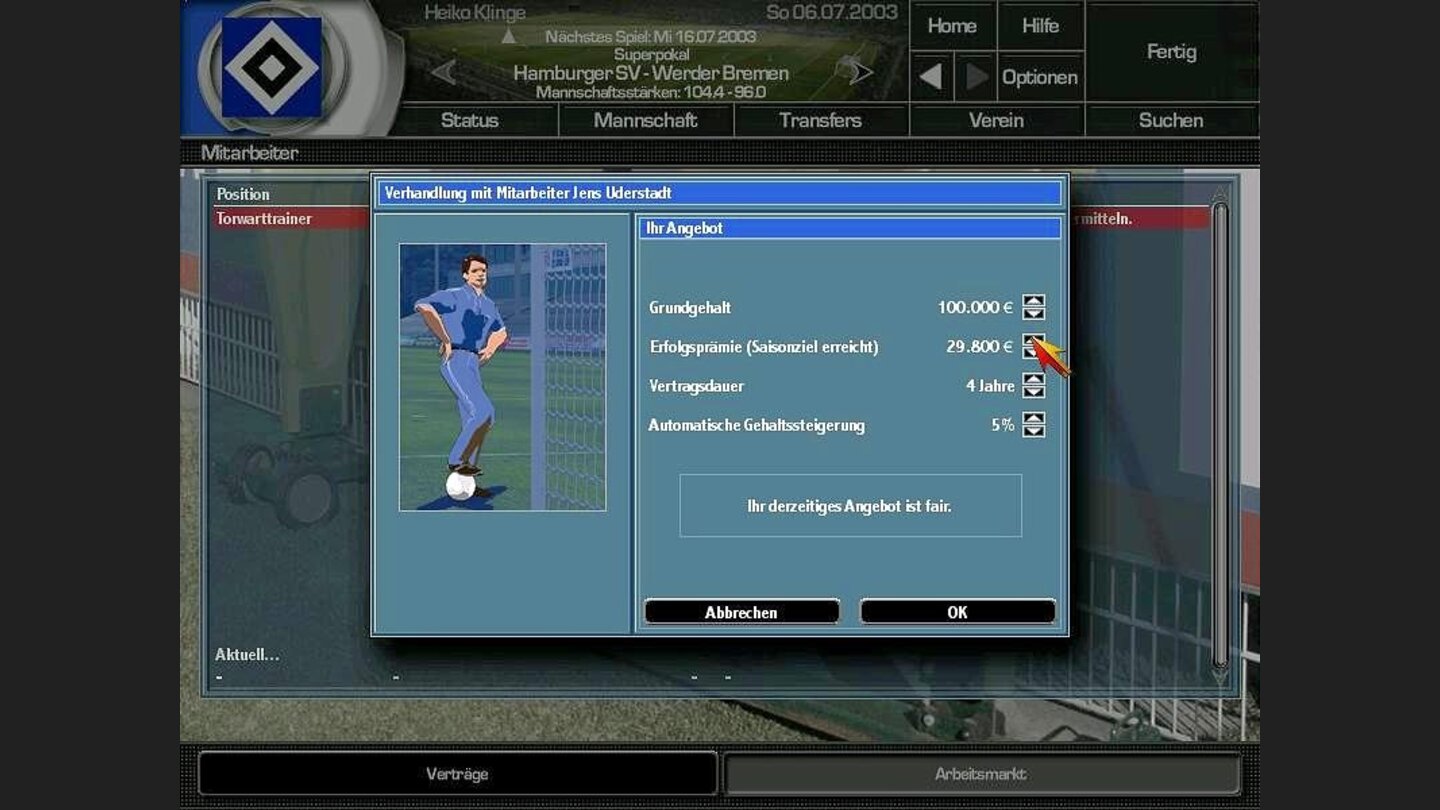Screen dimensions: 1440x810
Task: Open the Verein section
Action: (997, 120)
